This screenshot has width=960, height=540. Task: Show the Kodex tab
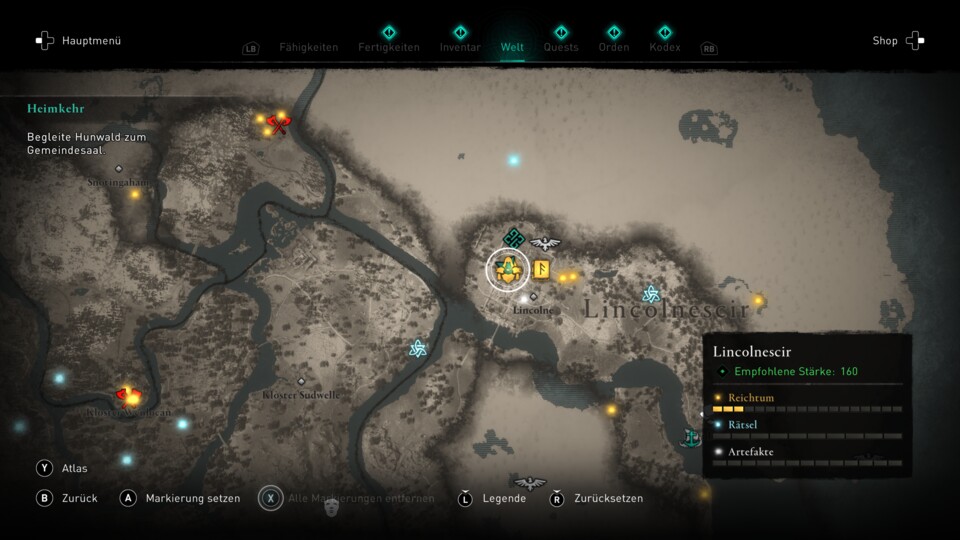coord(664,47)
